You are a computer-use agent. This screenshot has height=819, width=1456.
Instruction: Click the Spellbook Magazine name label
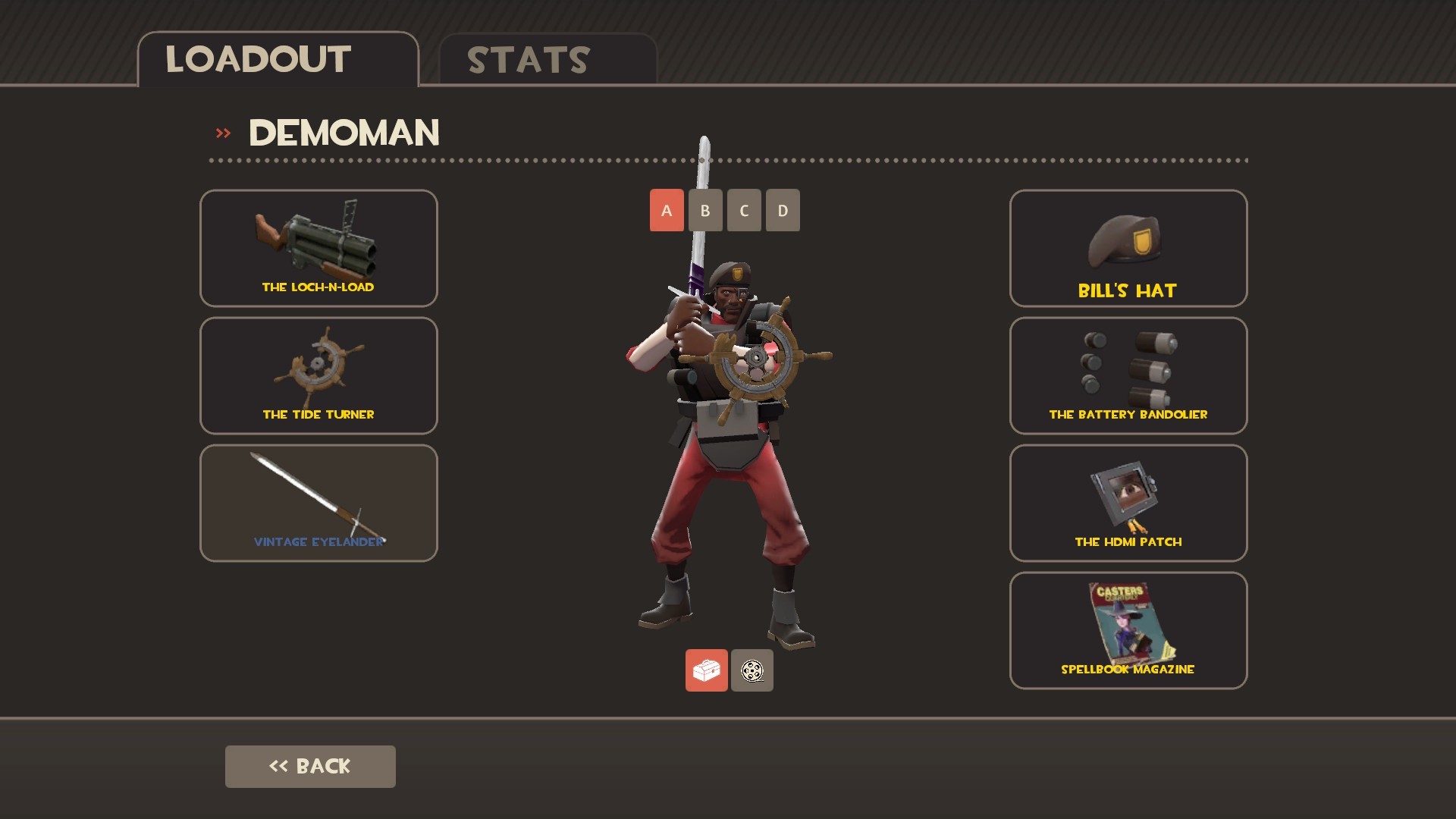(1127, 669)
